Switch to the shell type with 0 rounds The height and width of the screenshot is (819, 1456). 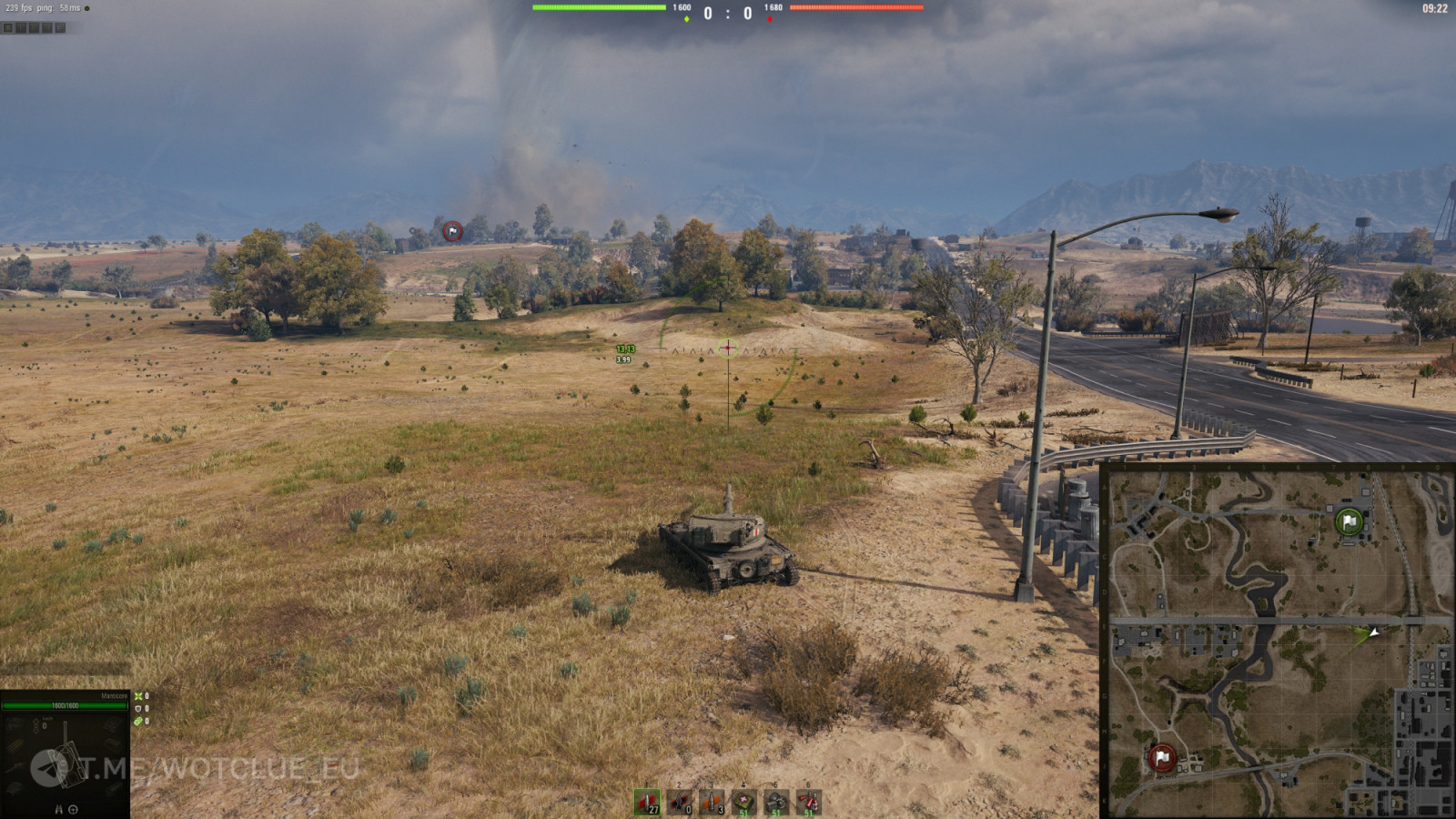[x=680, y=802]
